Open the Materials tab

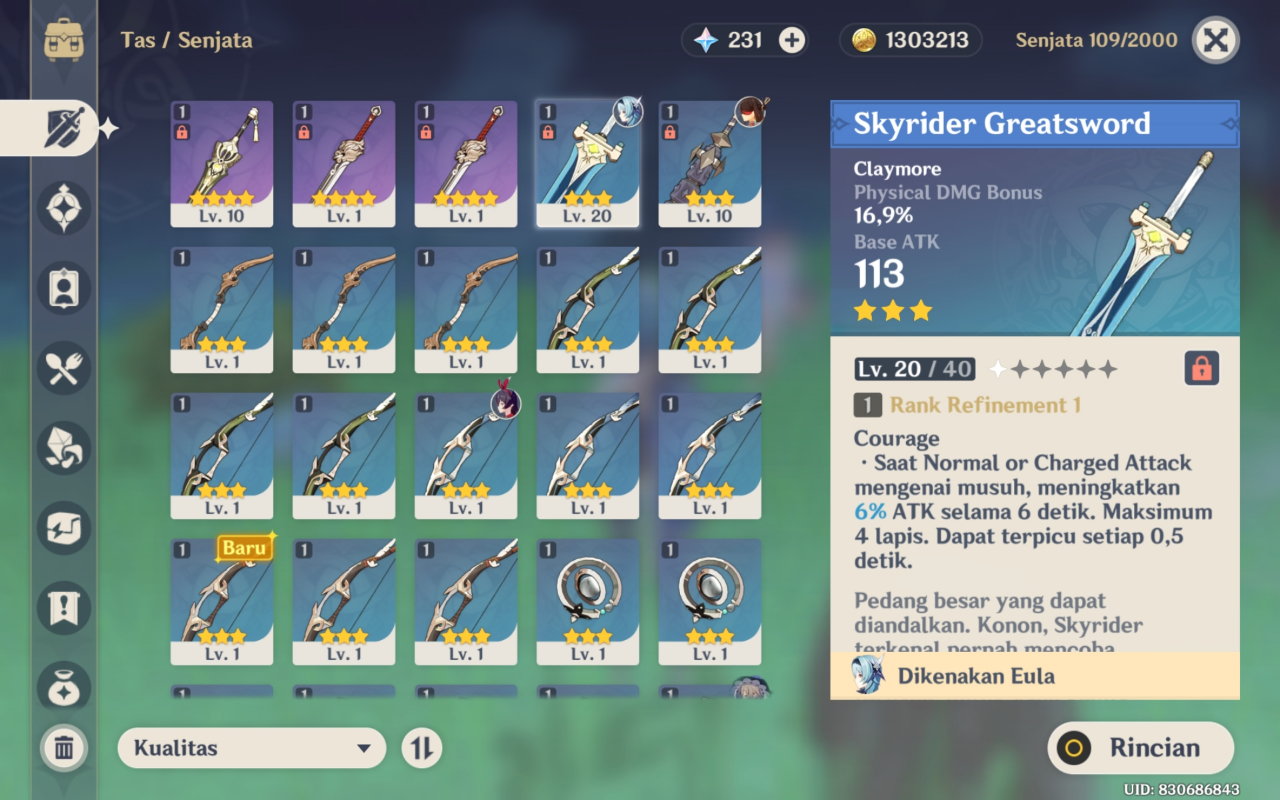click(64, 448)
